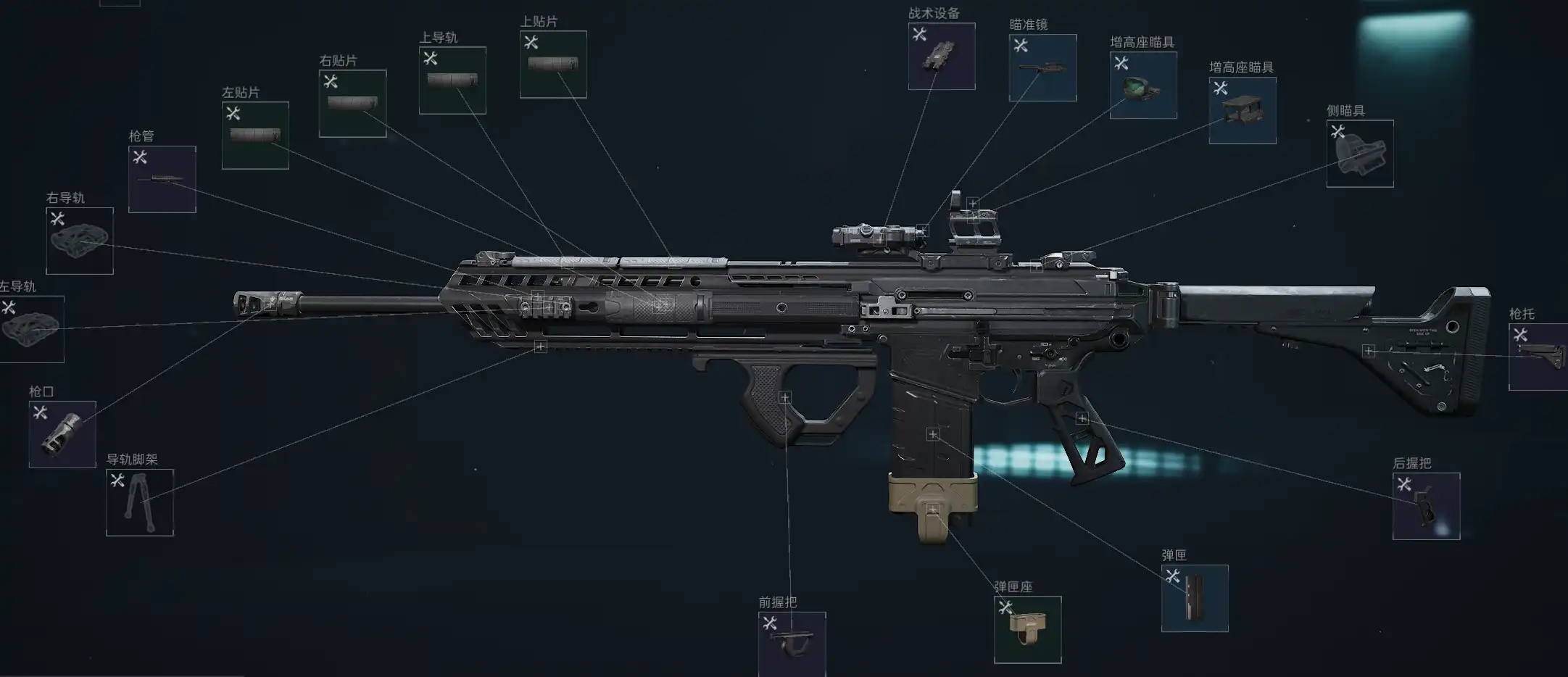This screenshot has height=677, width=1568.
Task: Open the 枪托 stock slot
Action: [1538, 357]
